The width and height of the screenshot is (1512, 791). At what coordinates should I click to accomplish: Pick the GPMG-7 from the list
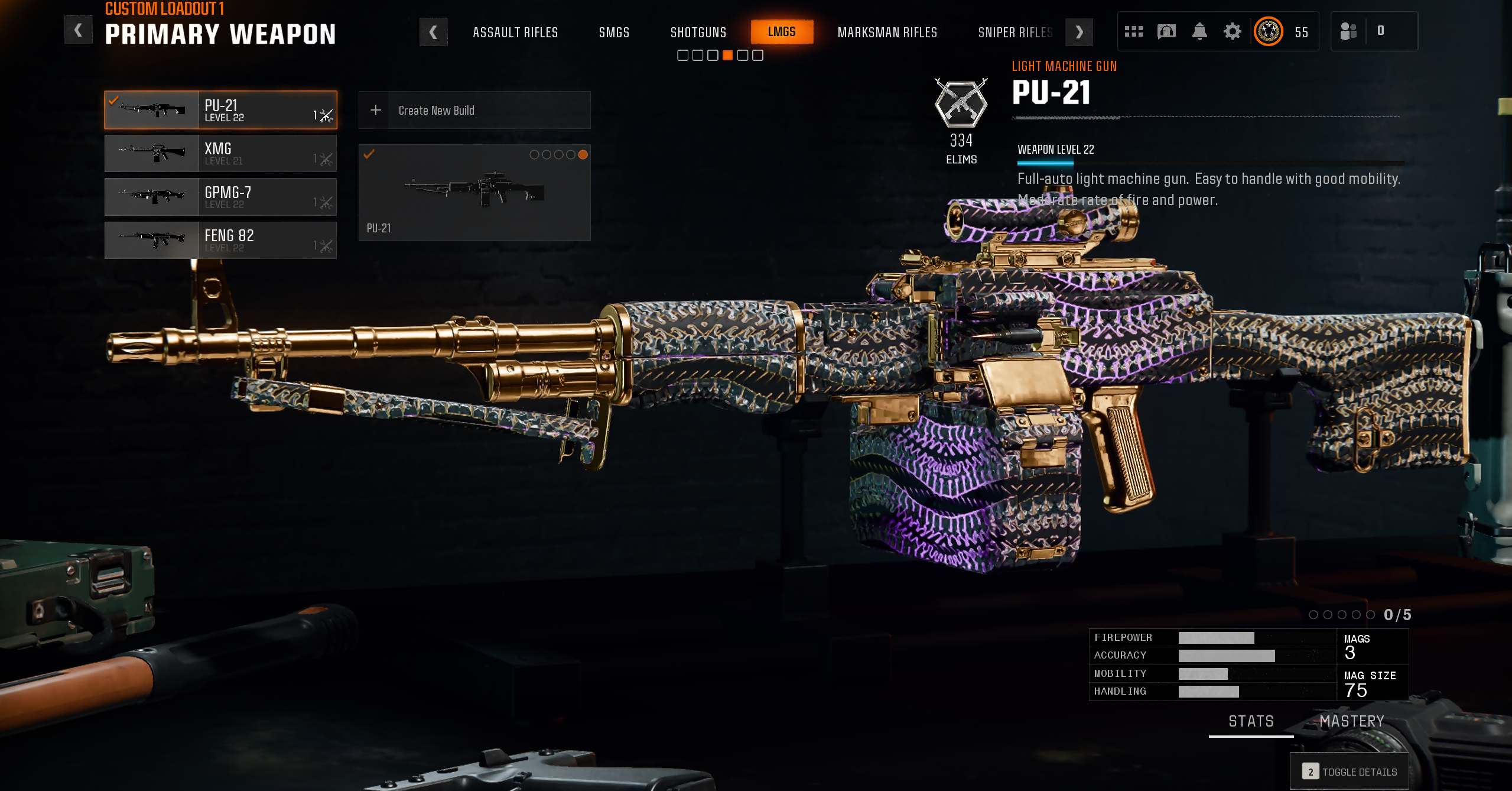(x=220, y=197)
